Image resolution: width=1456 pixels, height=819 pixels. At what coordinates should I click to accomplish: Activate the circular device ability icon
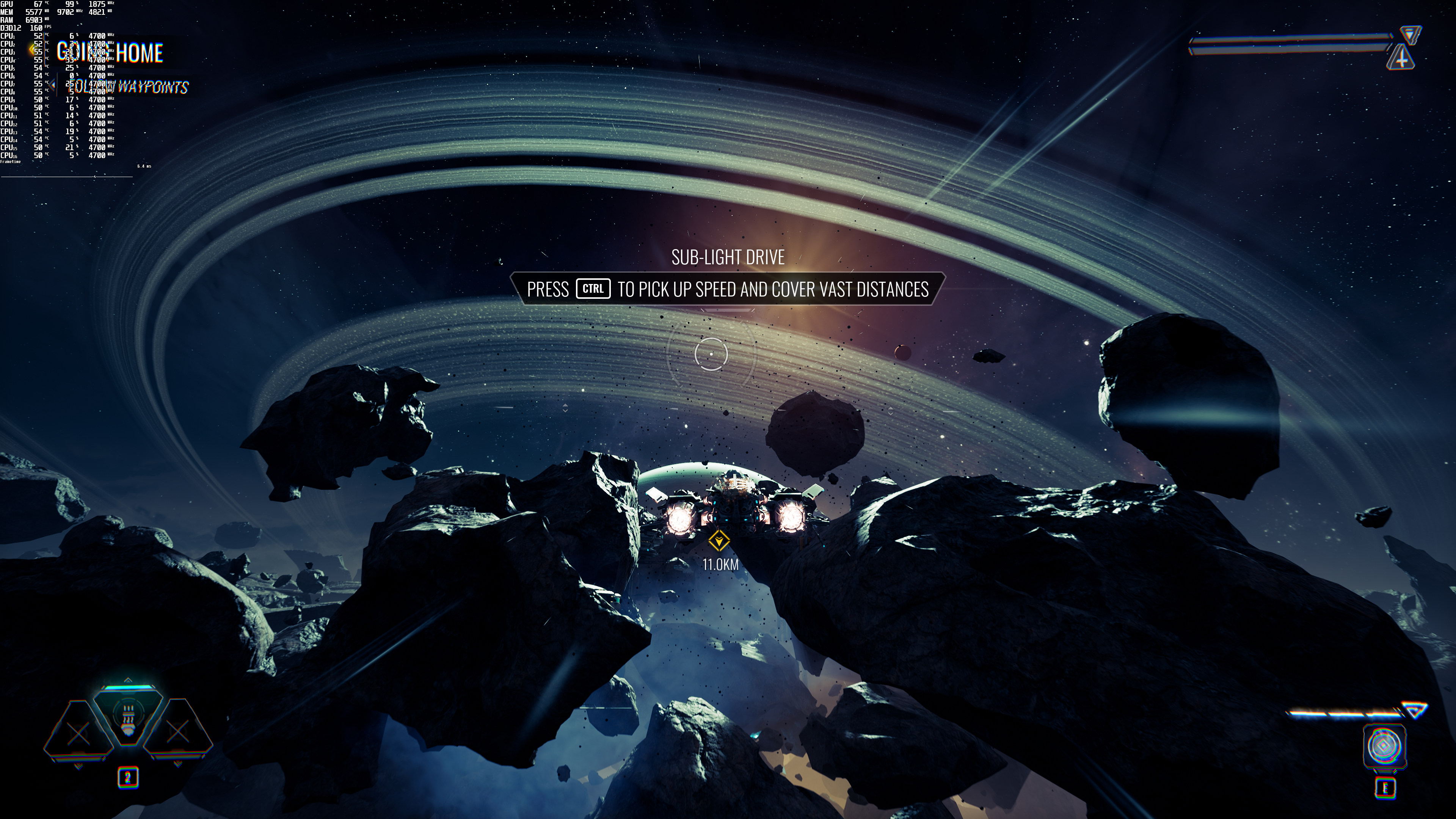tap(1384, 745)
